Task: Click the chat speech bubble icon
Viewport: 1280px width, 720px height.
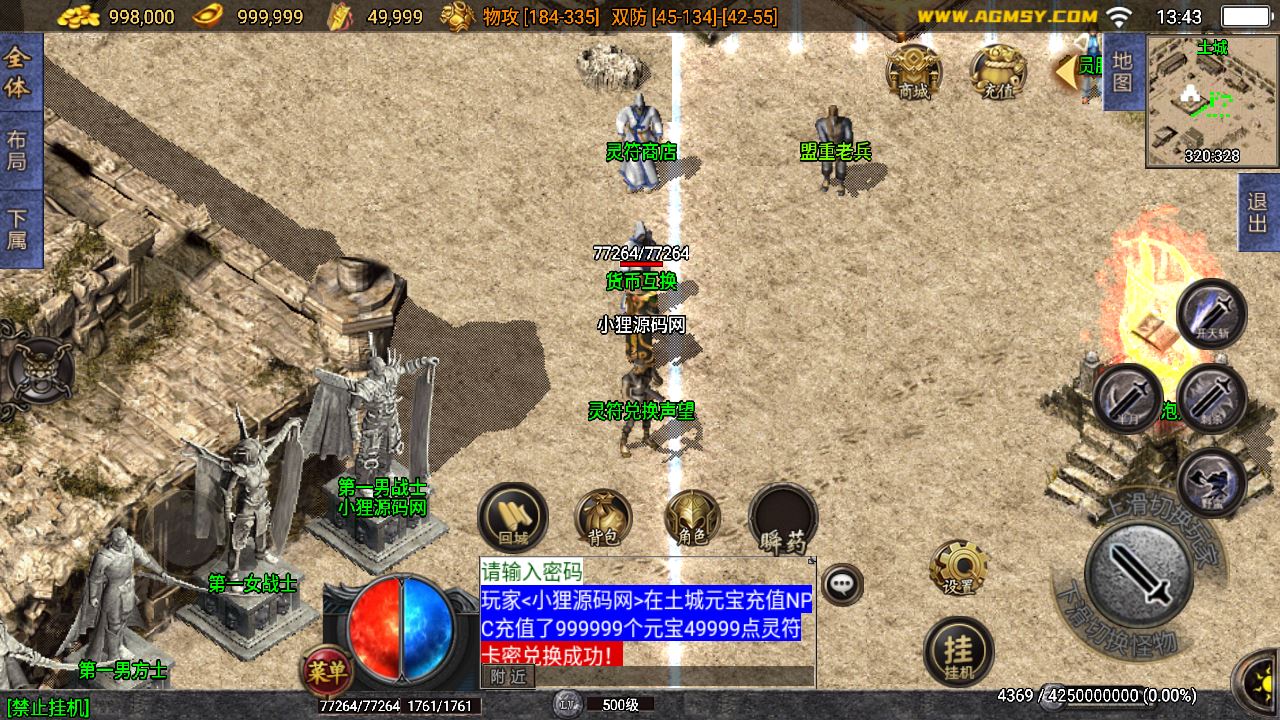Action: [842, 584]
